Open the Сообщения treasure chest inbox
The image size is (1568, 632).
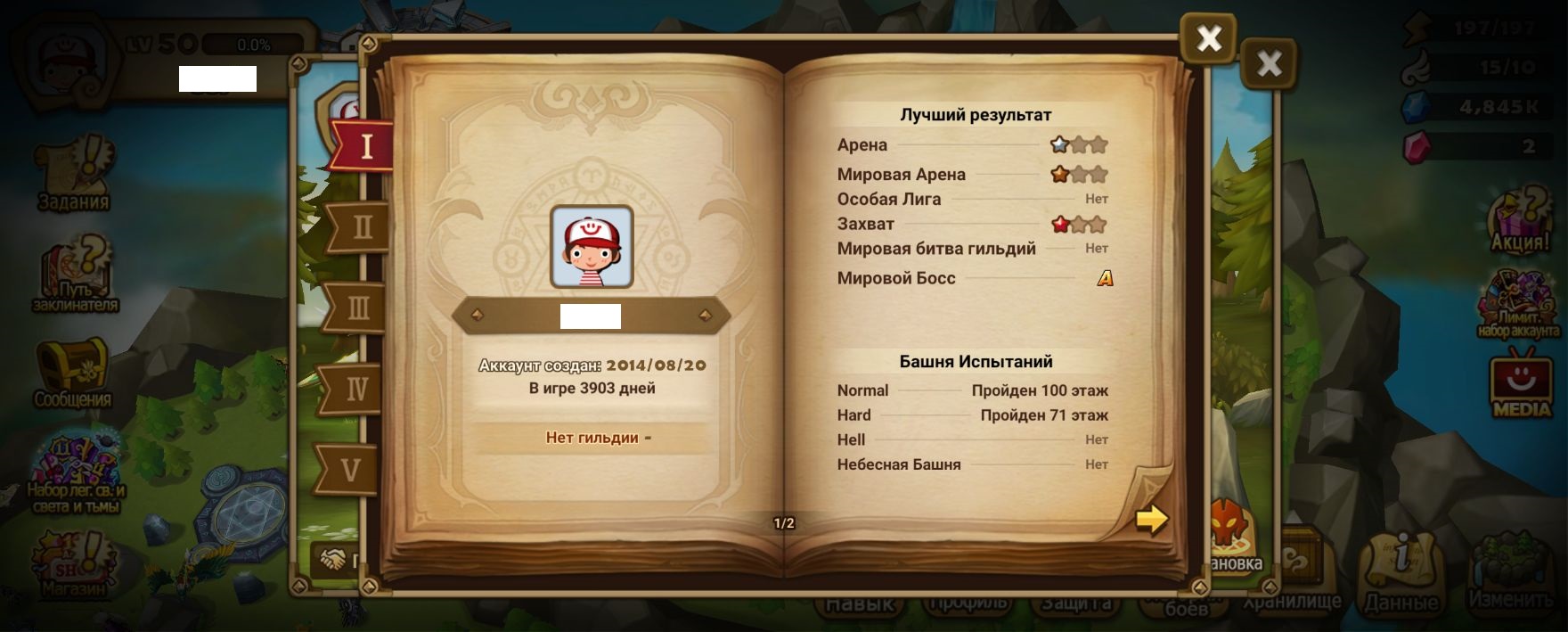(x=72, y=373)
